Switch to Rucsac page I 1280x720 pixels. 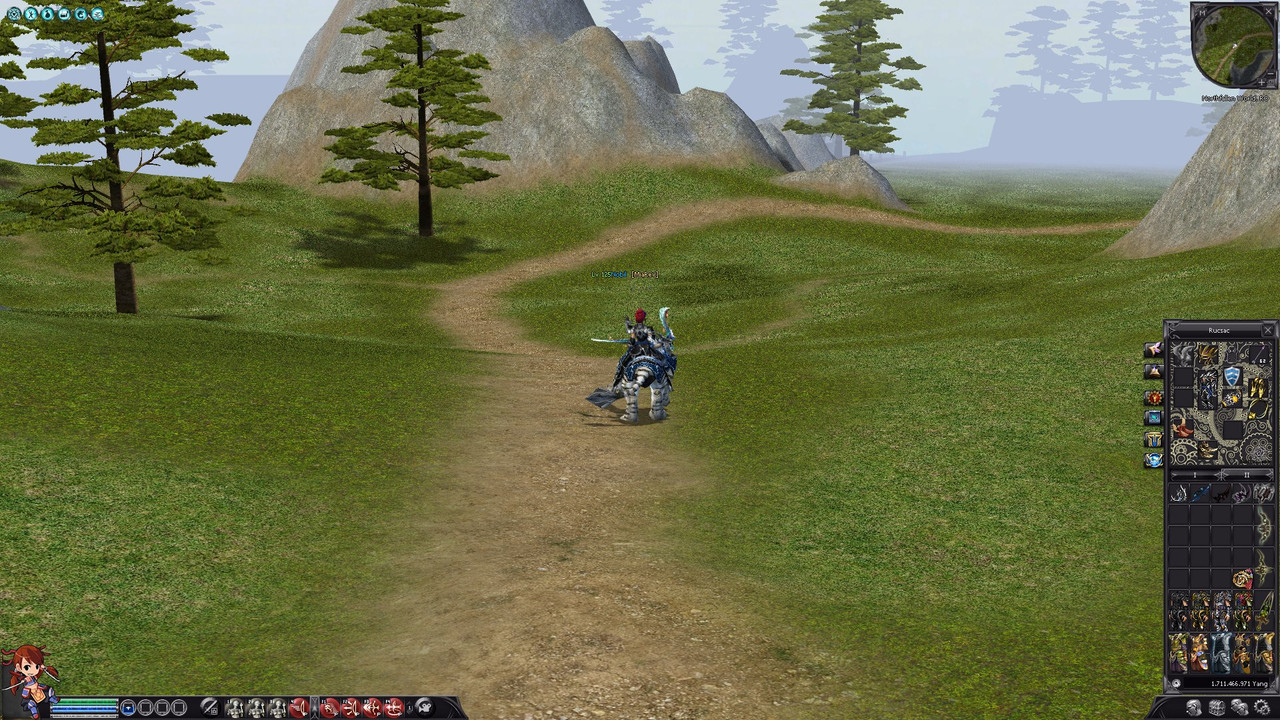tap(1194, 474)
